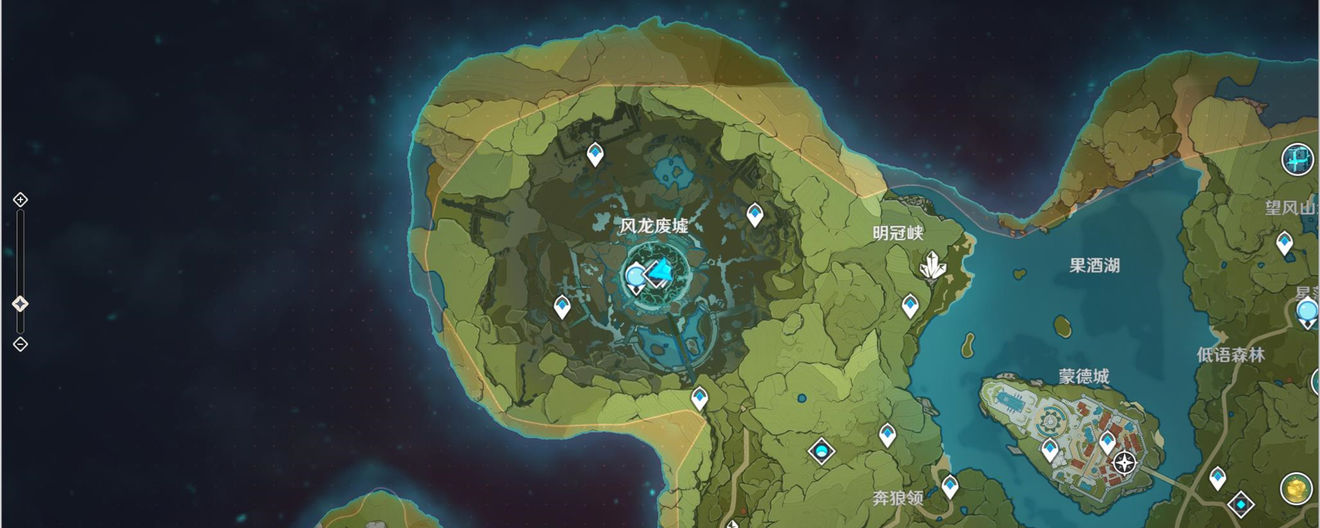The image size is (1320, 528).
Task: Choose the teleport waypoint southwest of 风龙废墟
Action: tap(562, 306)
